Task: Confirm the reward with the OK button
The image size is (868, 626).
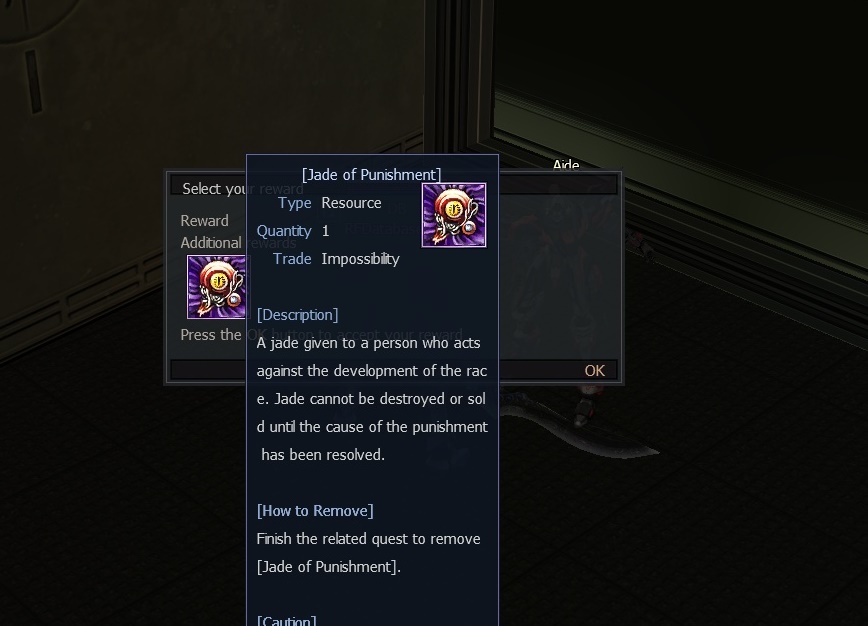Action: (594, 371)
